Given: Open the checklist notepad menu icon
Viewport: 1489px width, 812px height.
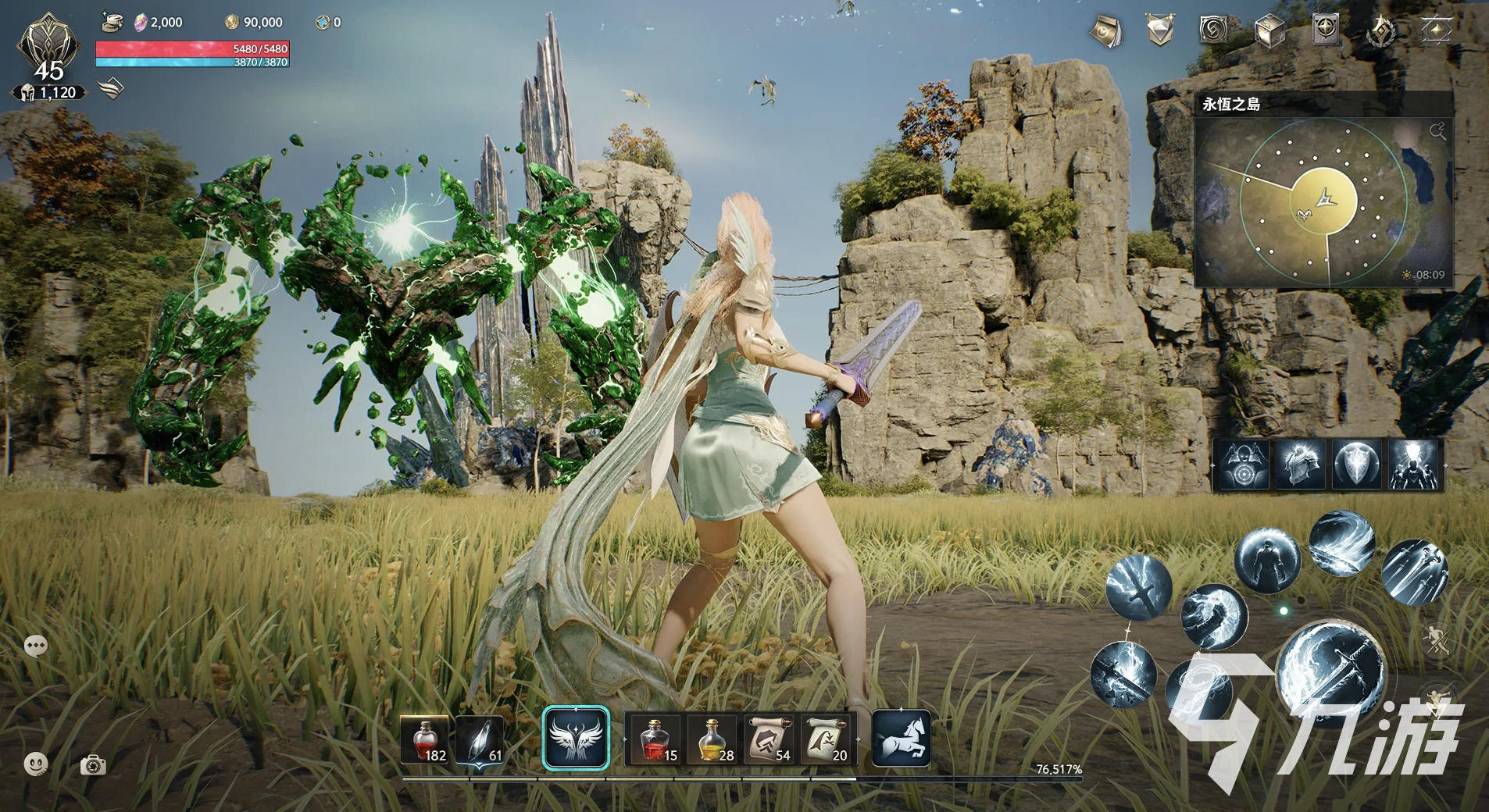Looking at the screenshot, I should coord(1106,31).
